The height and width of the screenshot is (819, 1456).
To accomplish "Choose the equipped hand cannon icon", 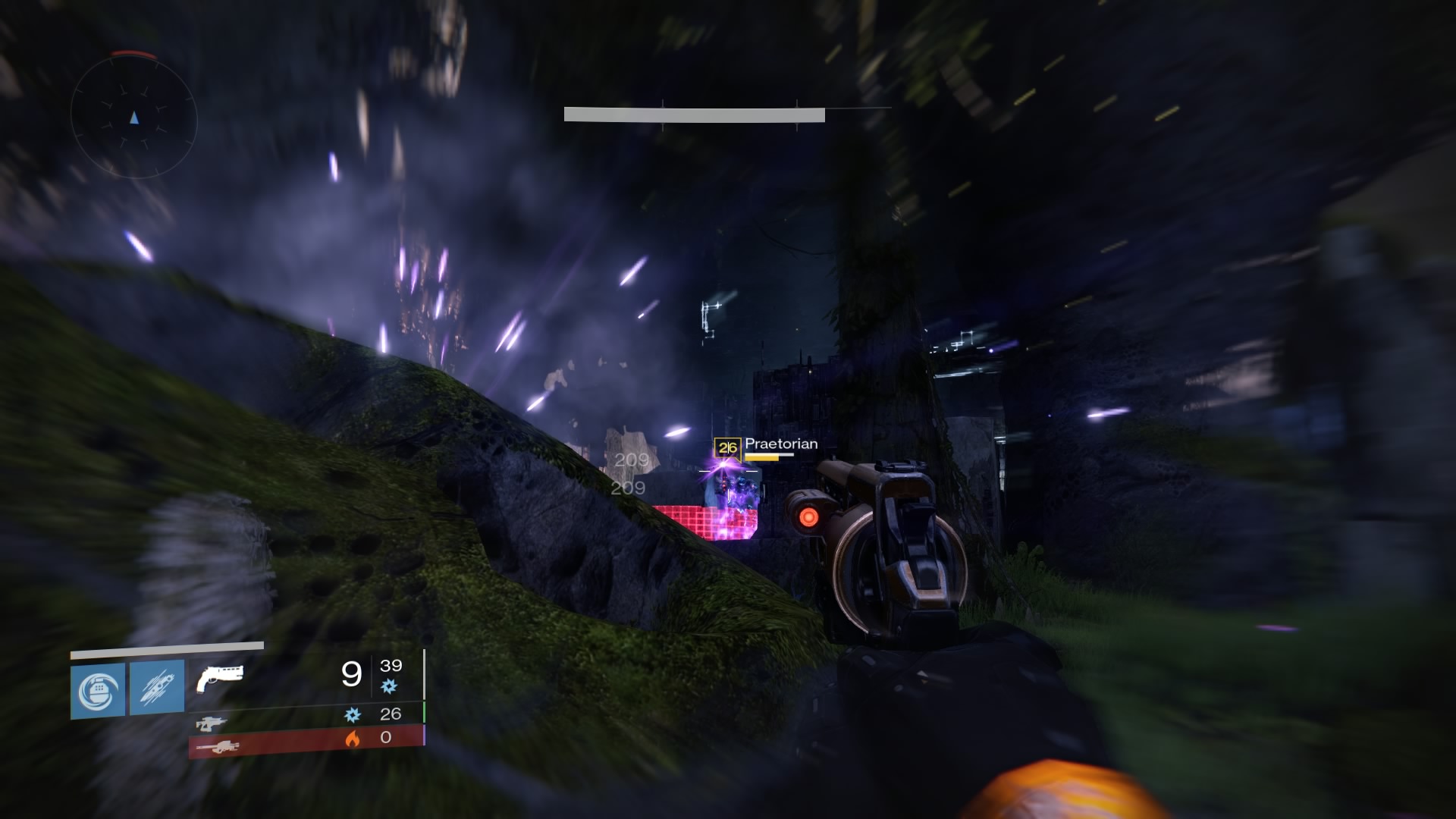I will (x=219, y=677).
